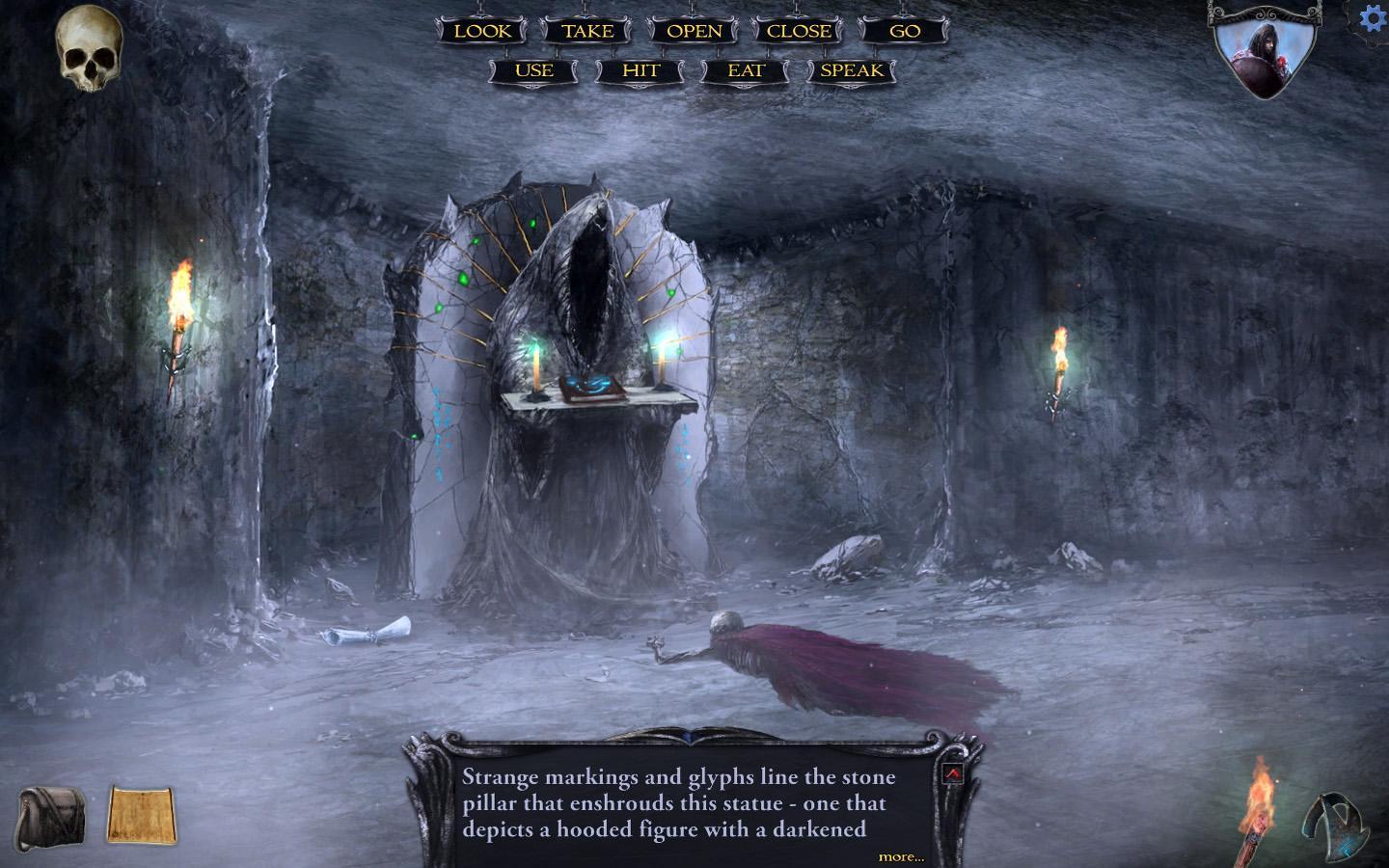
Task: Activate the LOOK command
Action: click(484, 31)
